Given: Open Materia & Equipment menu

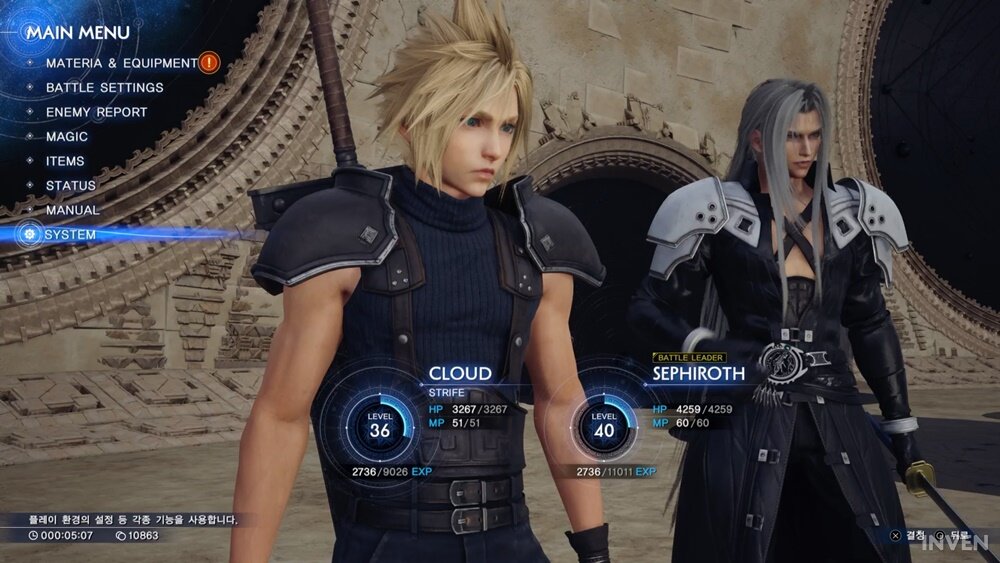Looking at the screenshot, I should (121, 63).
